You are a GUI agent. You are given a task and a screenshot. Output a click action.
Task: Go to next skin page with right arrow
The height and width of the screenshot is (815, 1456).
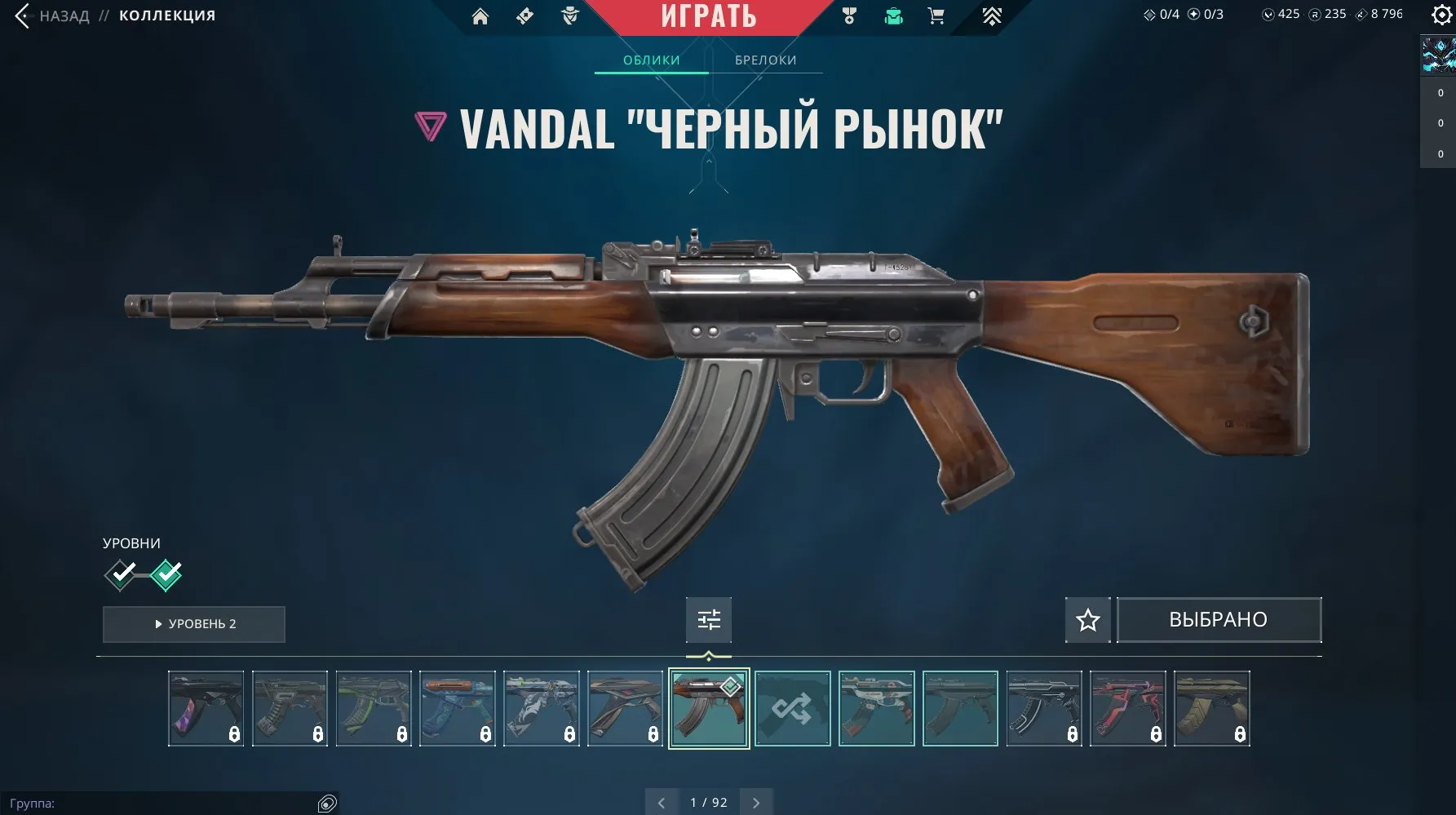755,802
